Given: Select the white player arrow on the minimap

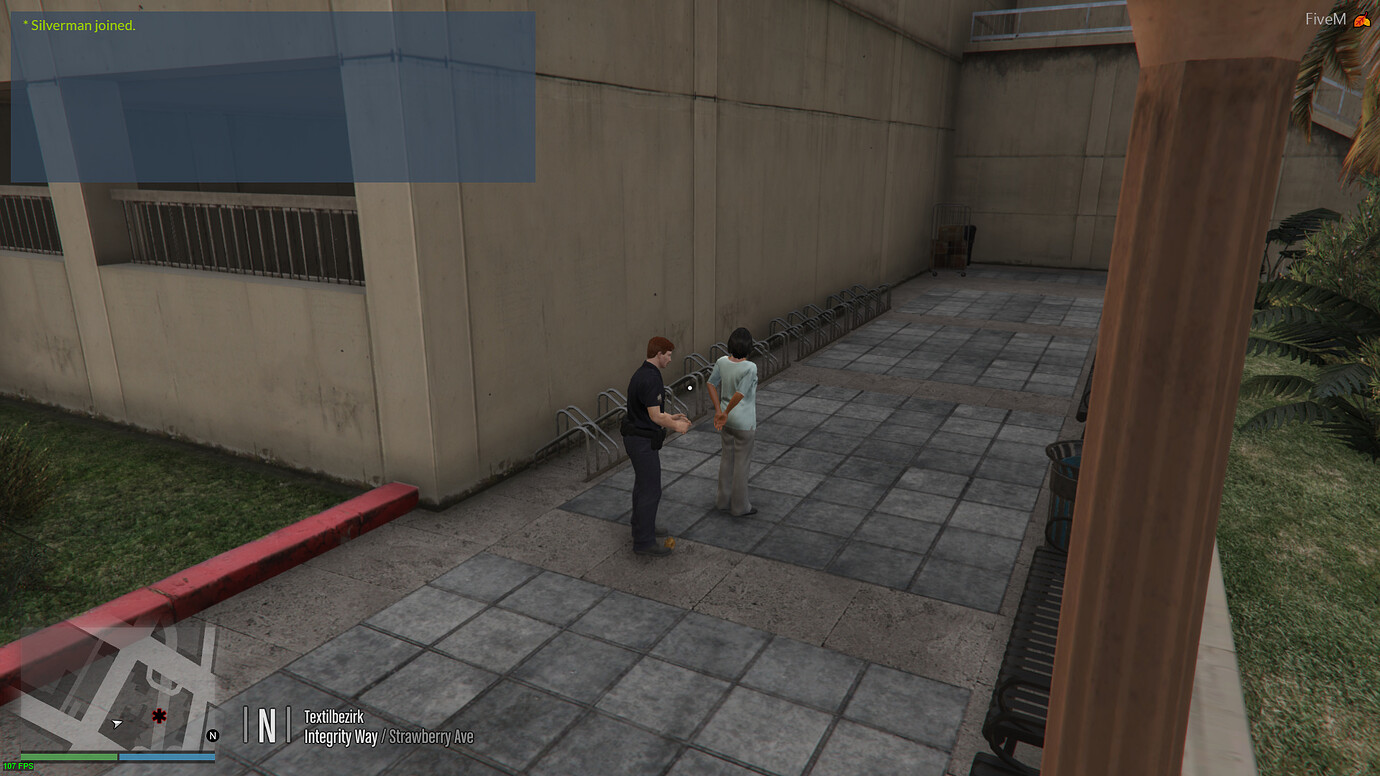Looking at the screenshot, I should point(115,722).
